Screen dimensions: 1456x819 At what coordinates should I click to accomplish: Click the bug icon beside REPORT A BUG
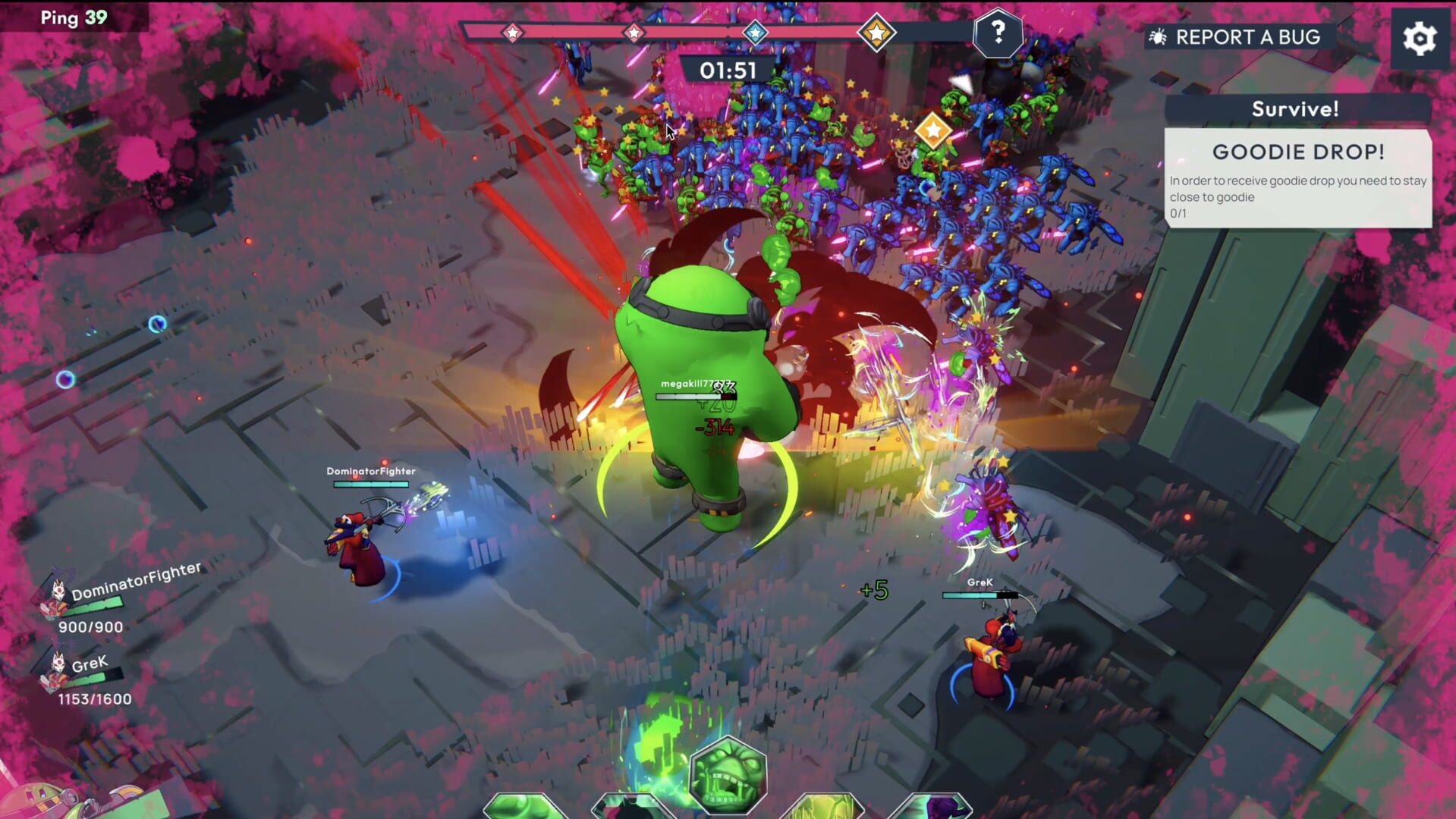[x=1159, y=36]
